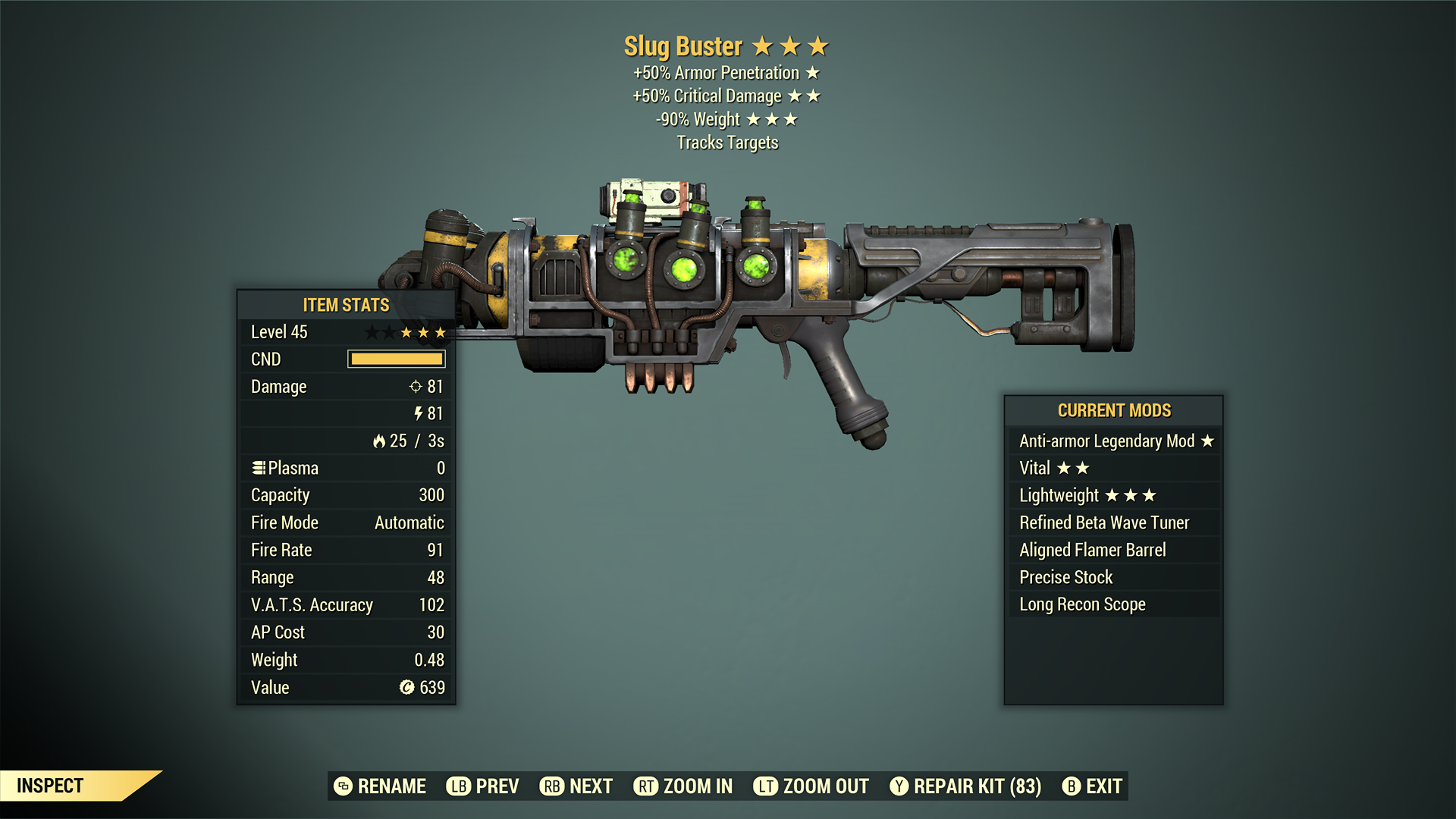This screenshot has height=819, width=1456.
Task: Click the fire damage flame icon
Action: point(381,441)
